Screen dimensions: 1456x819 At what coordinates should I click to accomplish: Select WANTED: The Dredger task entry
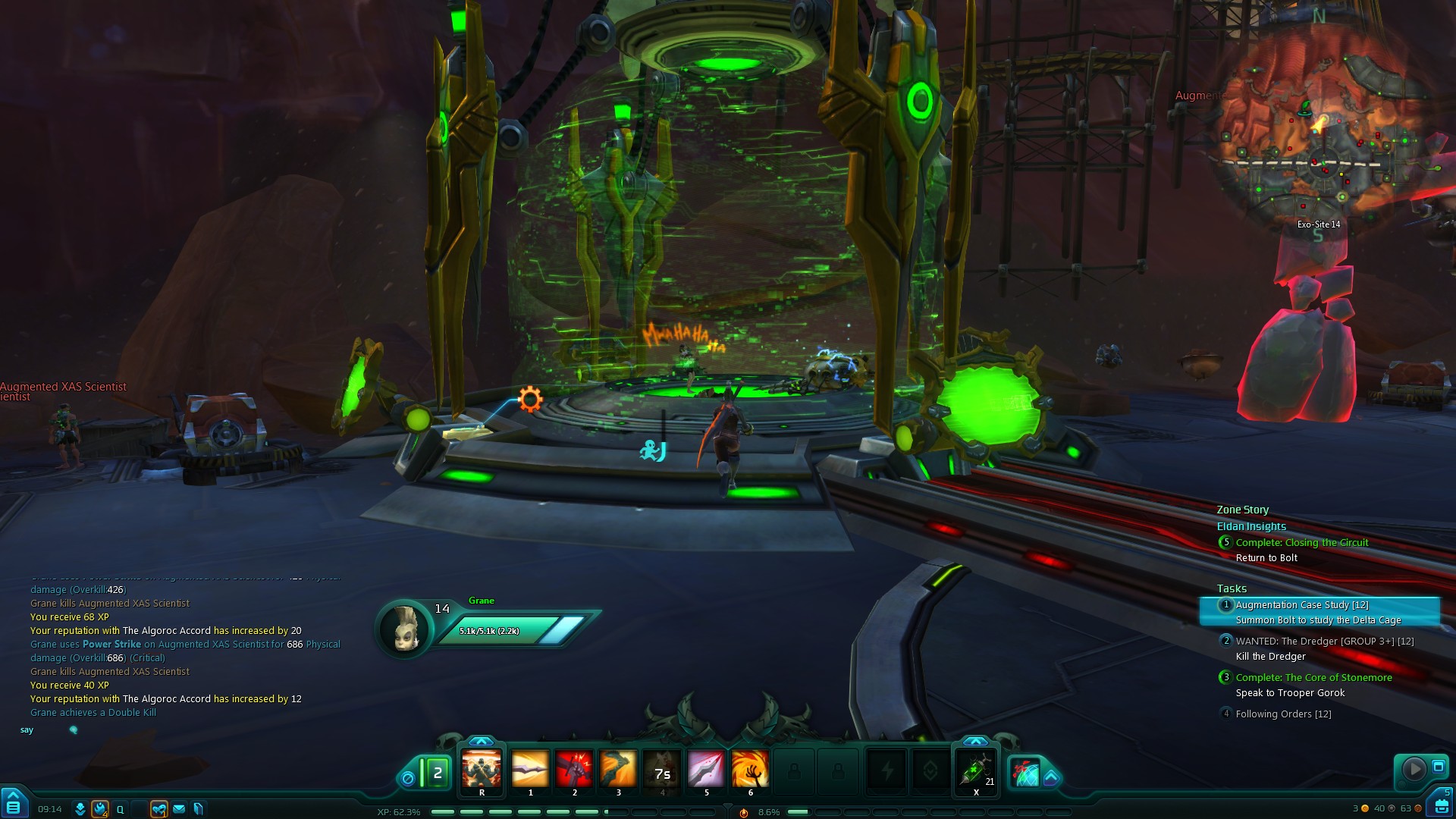pyautogui.click(x=1324, y=642)
